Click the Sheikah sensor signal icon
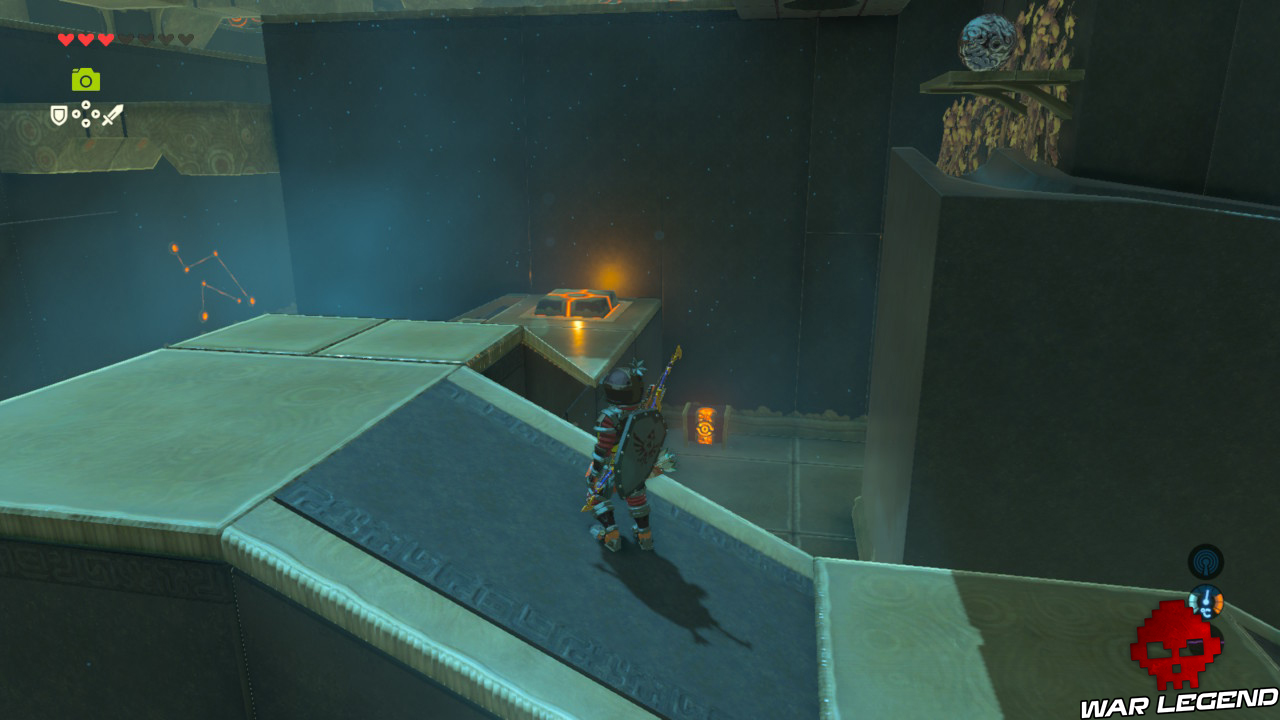The width and height of the screenshot is (1280, 720). coord(1206,562)
